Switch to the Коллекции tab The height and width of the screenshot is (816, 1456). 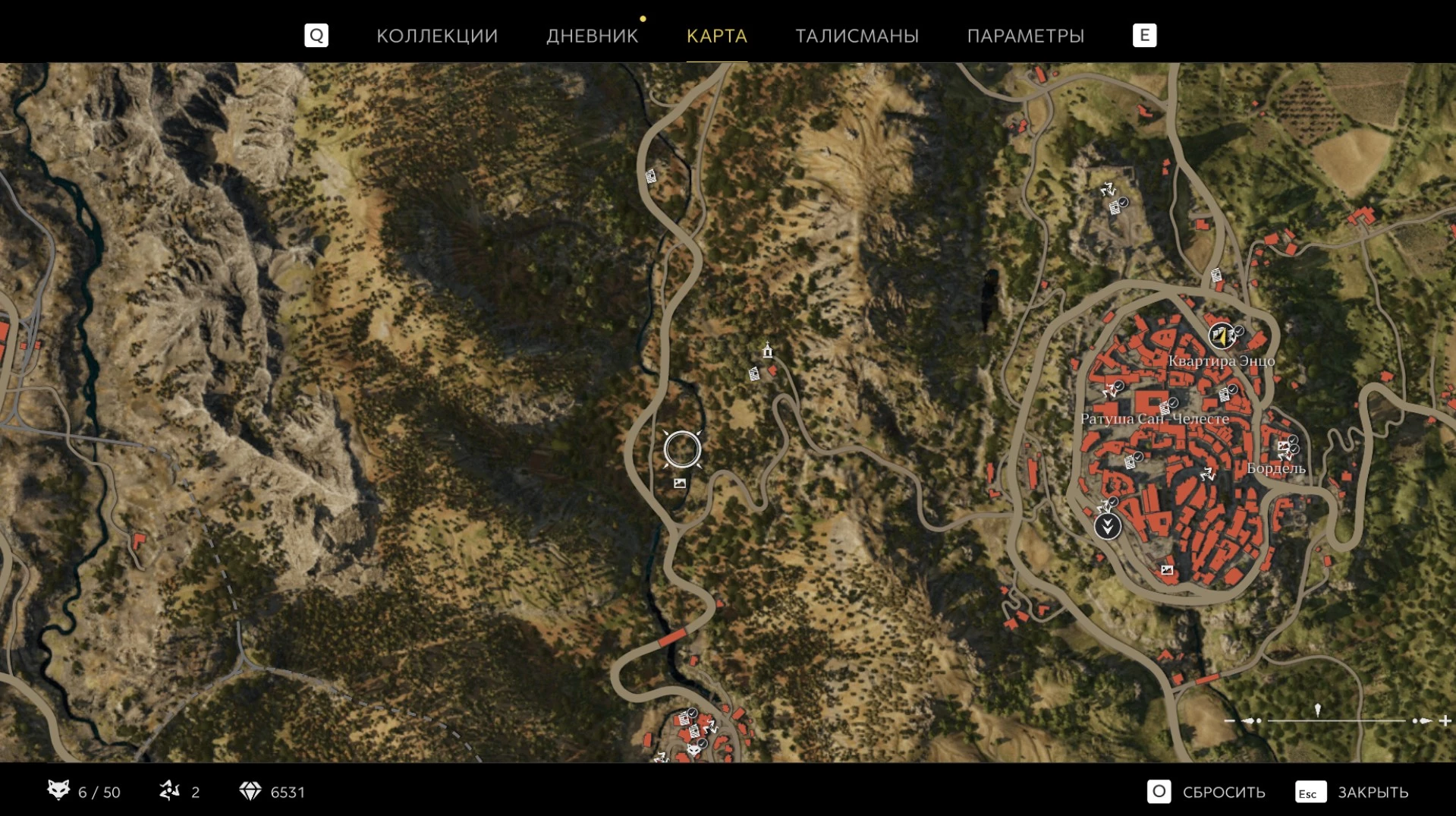[x=437, y=36]
